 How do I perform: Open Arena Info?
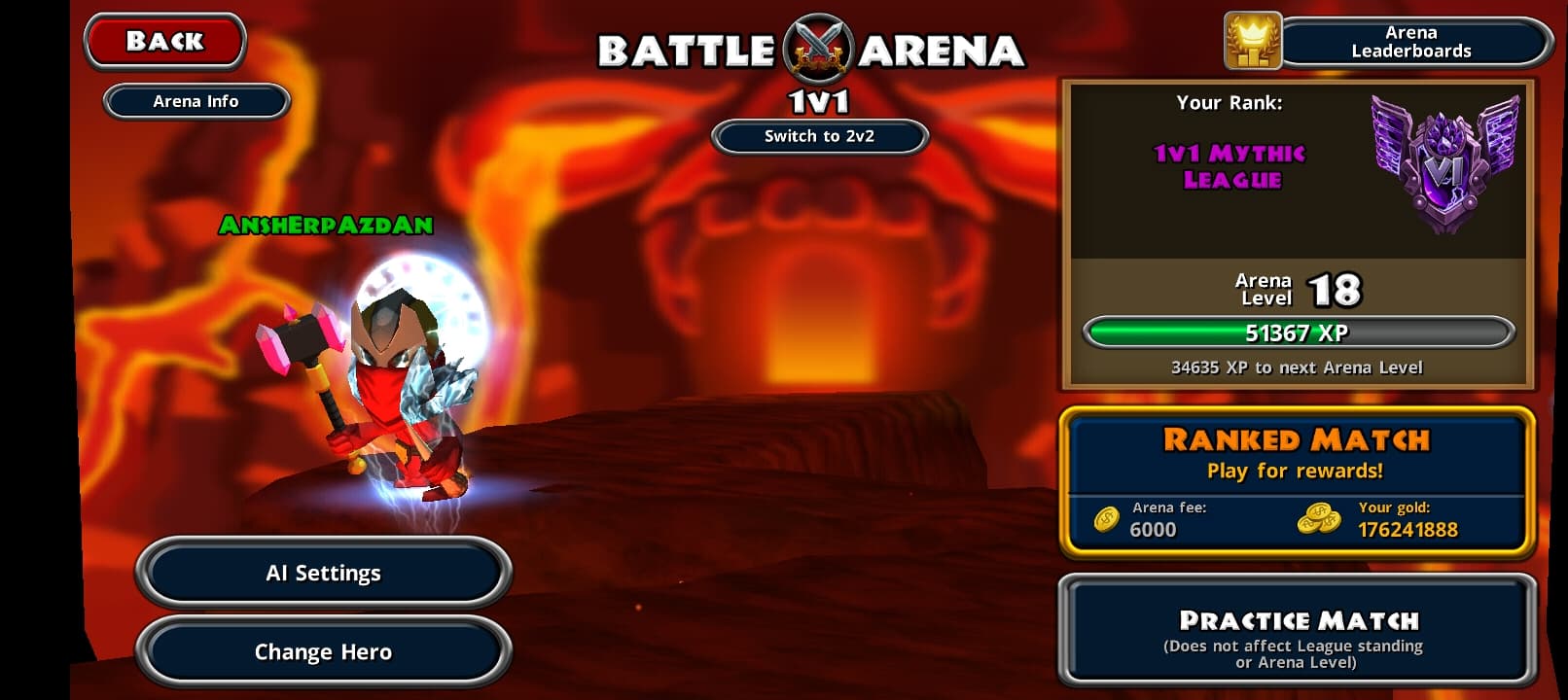click(x=196, y=101)
